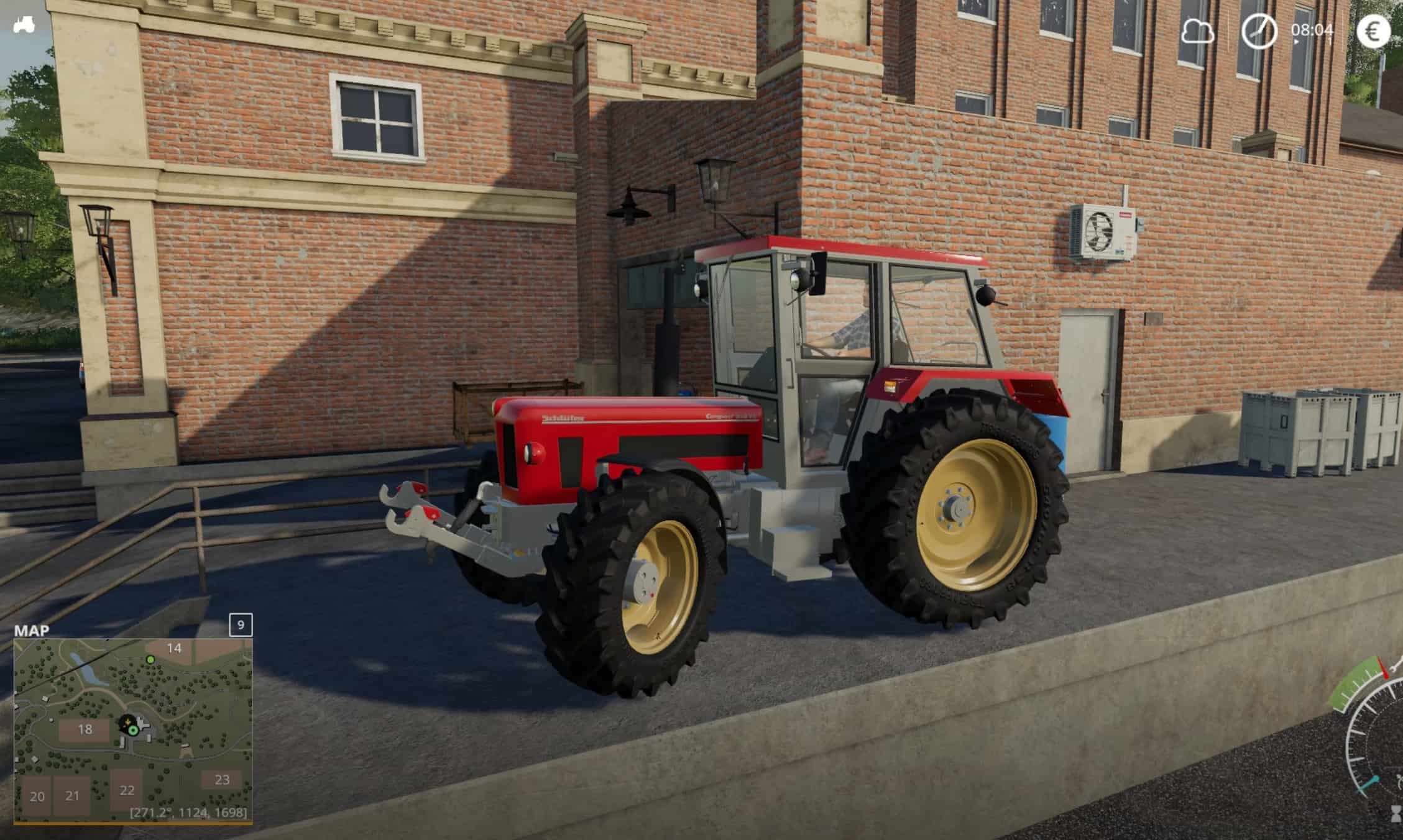Select the tractor icon in the top-left corner
This screenshot has width=1403, height=840.
tap(23, 23)
